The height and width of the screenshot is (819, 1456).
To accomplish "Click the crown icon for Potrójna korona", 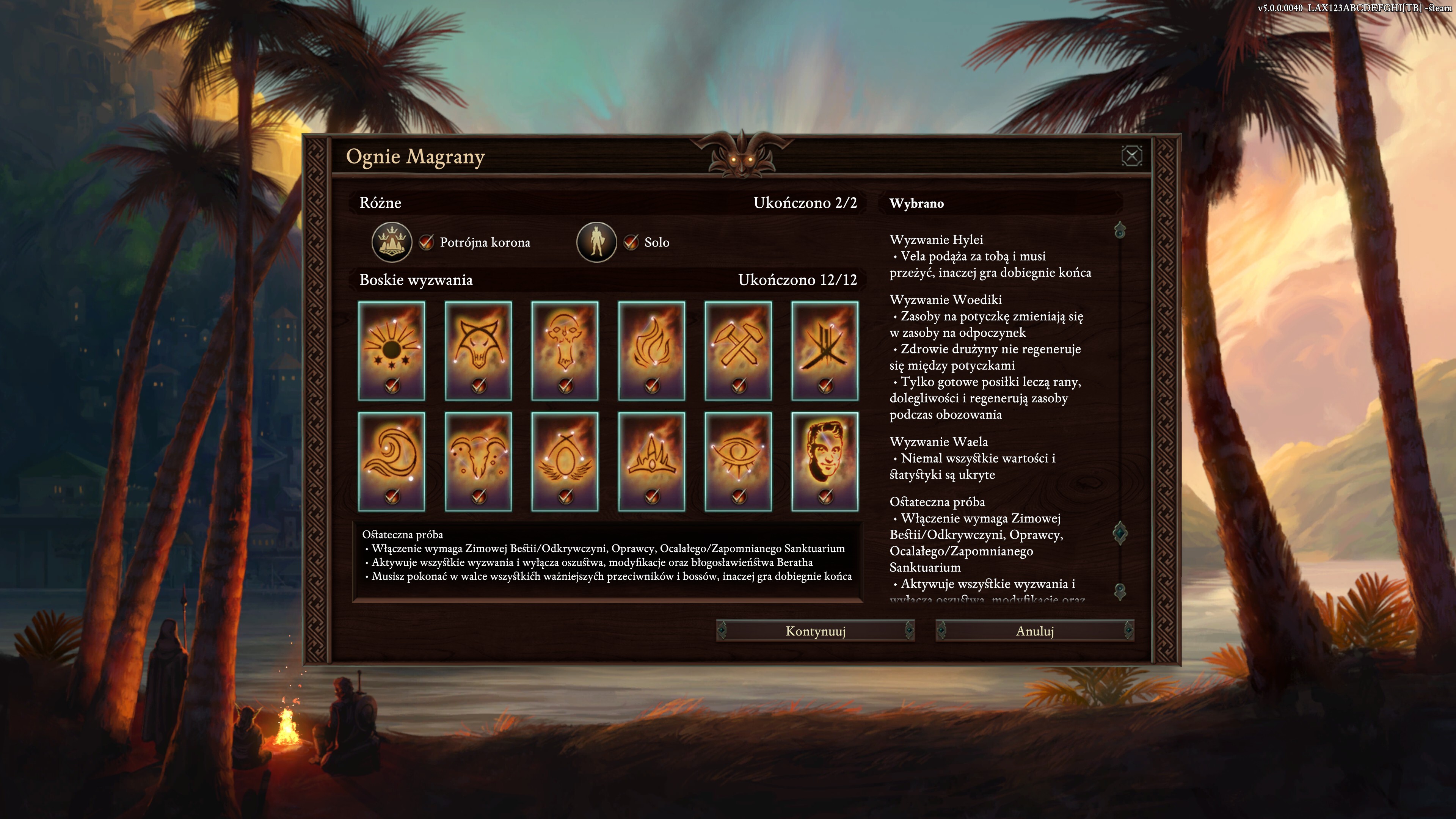I will (391, 243).
